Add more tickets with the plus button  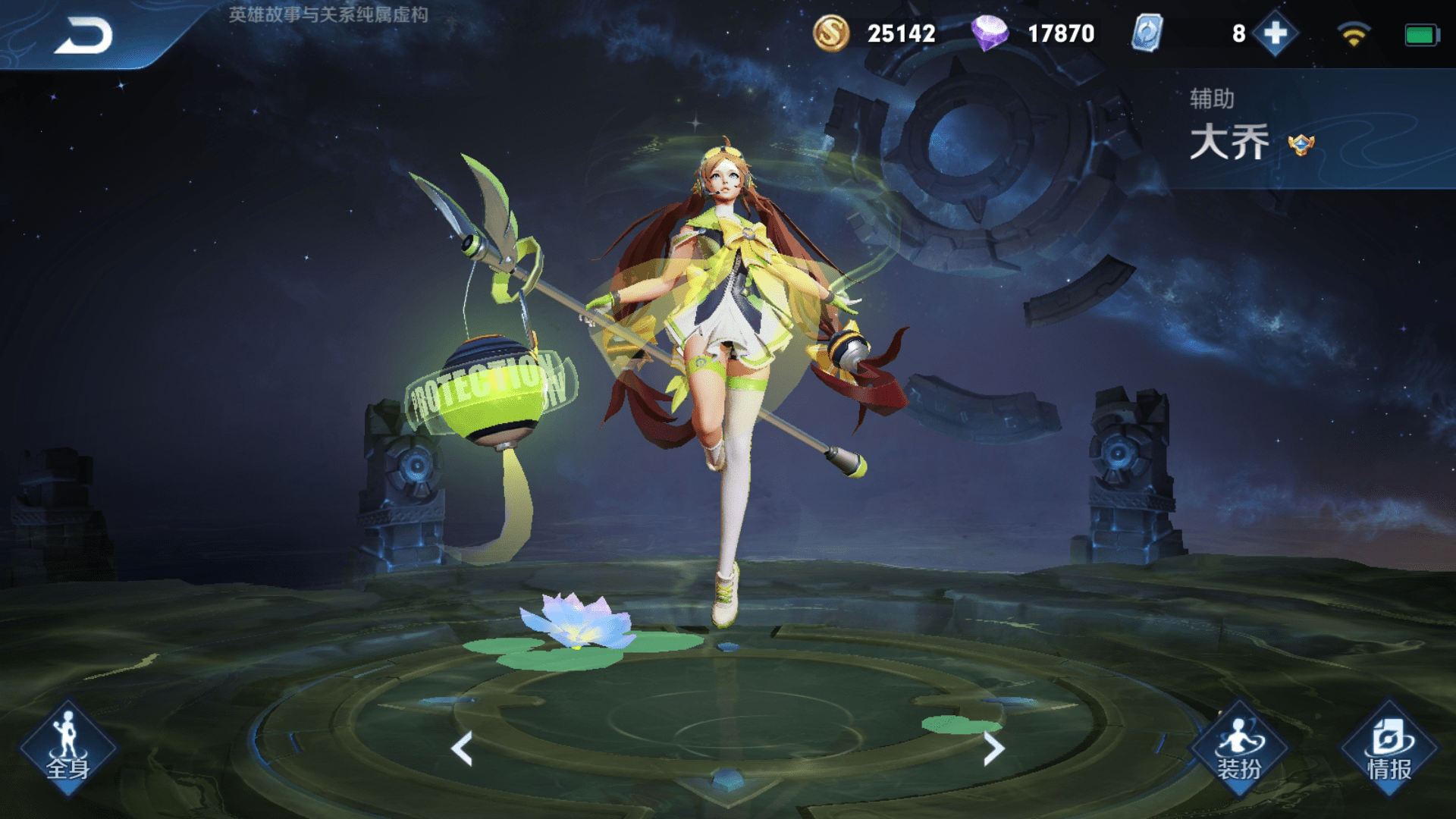coord(1276,33)
